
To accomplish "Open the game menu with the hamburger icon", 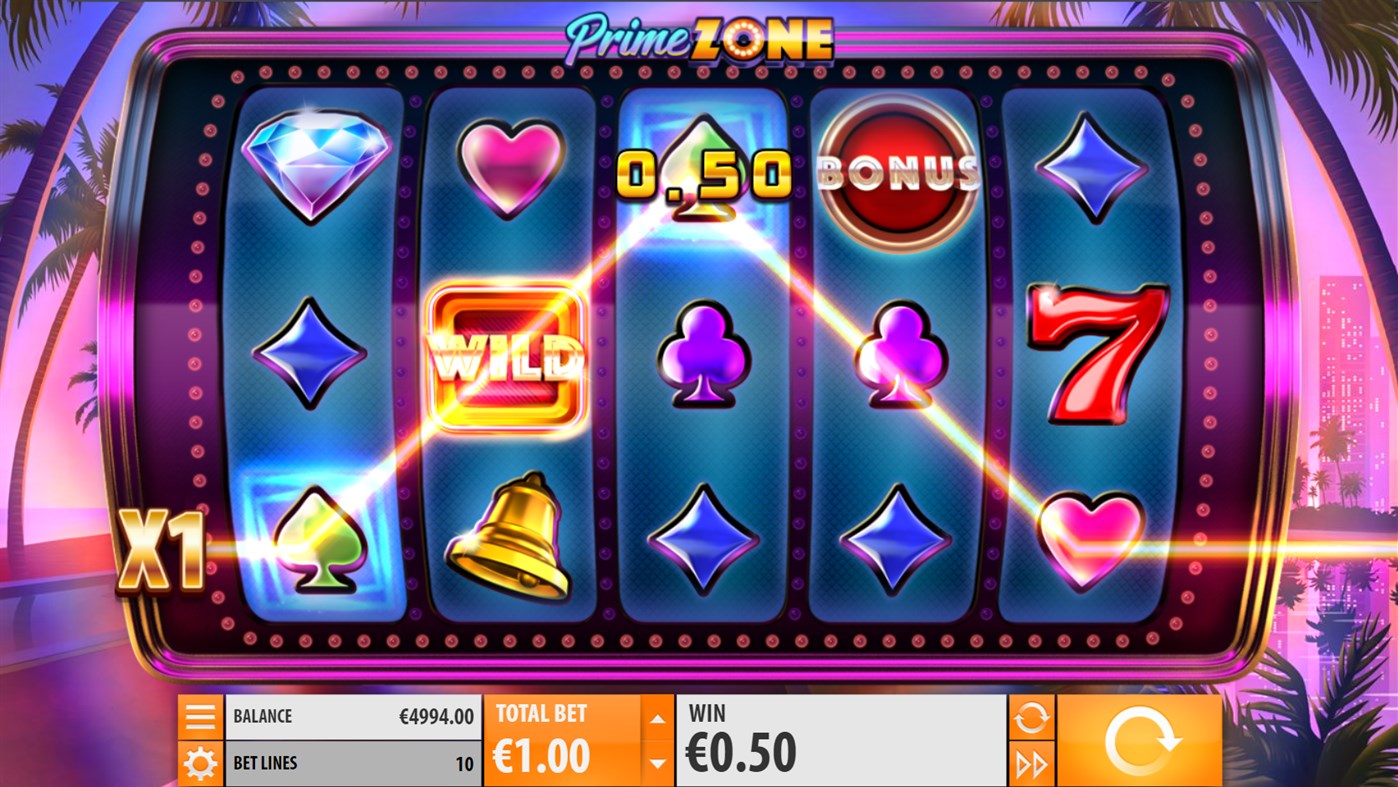I will [x=200, y=715].
